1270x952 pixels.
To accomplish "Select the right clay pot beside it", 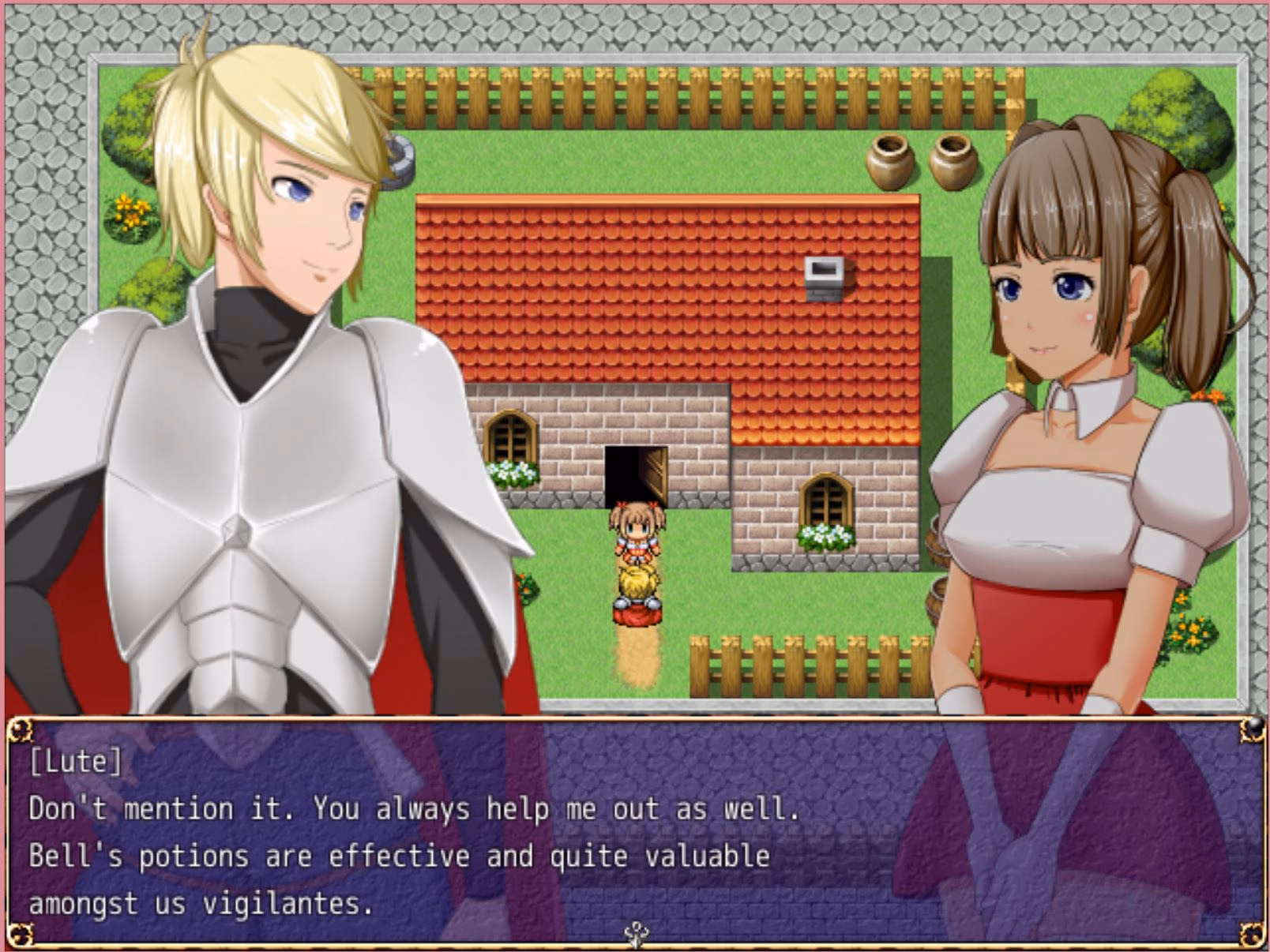I will pyautogui.click(x=950, y=162).
